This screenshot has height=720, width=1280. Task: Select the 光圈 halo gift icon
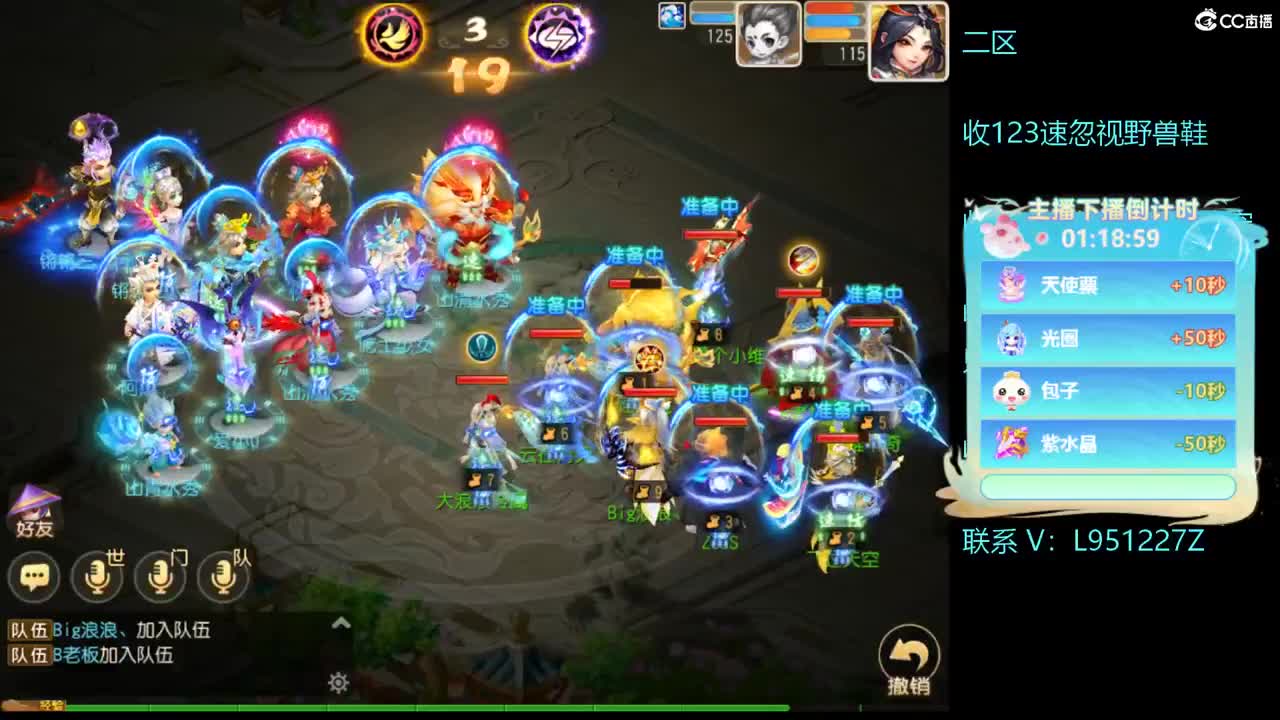[x=1012, y=338]
